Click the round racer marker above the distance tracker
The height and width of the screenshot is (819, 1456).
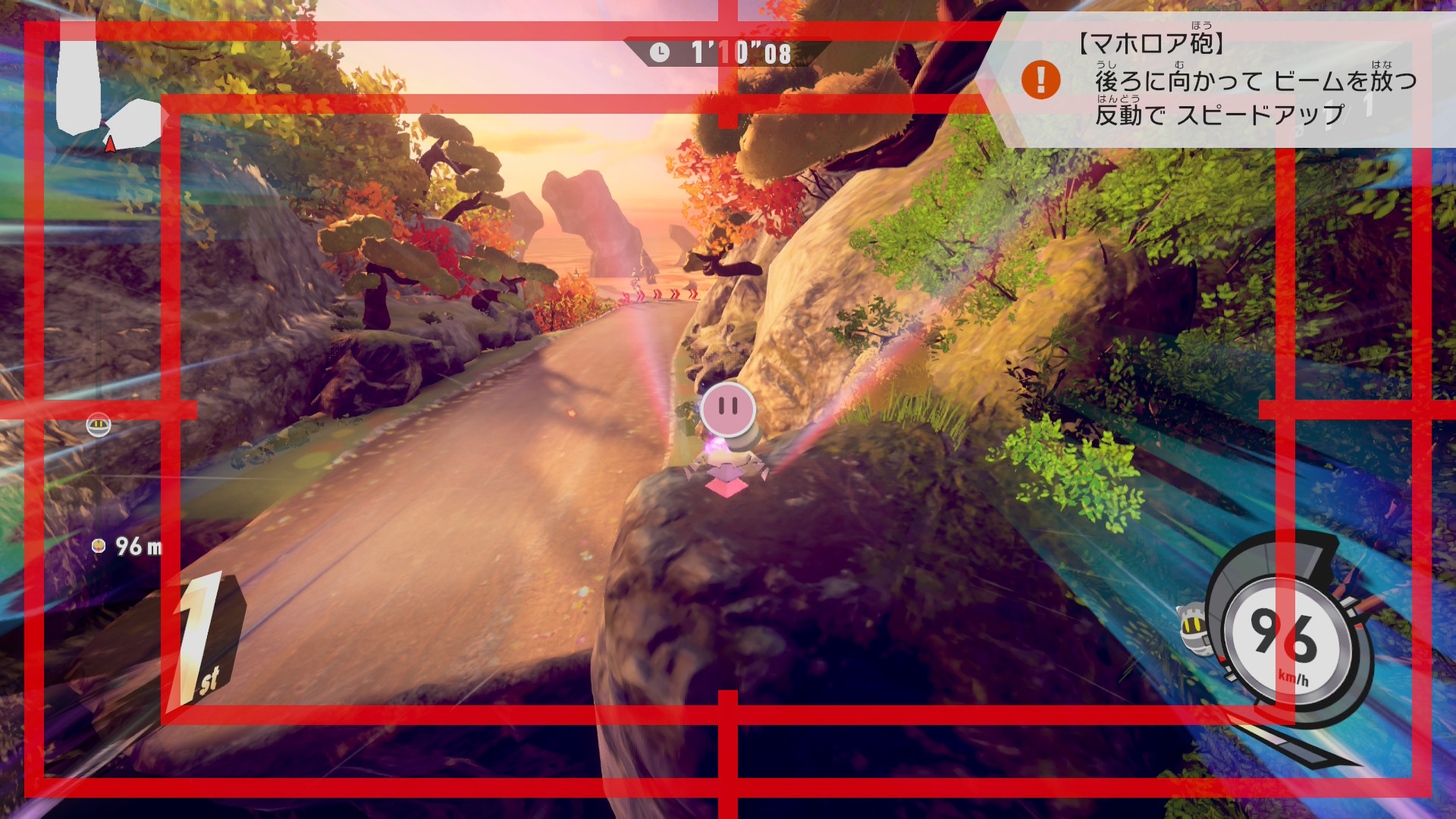coord(99,425)
